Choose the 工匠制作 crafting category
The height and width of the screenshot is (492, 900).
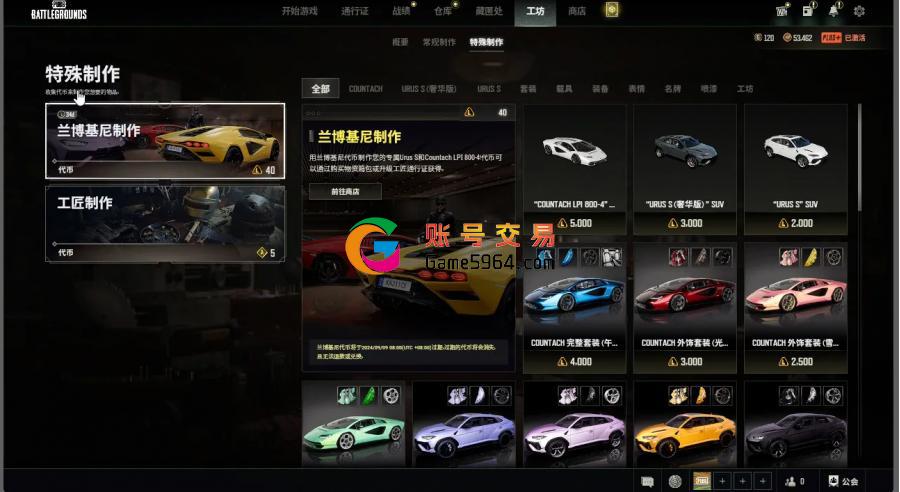tap(165, 224)
